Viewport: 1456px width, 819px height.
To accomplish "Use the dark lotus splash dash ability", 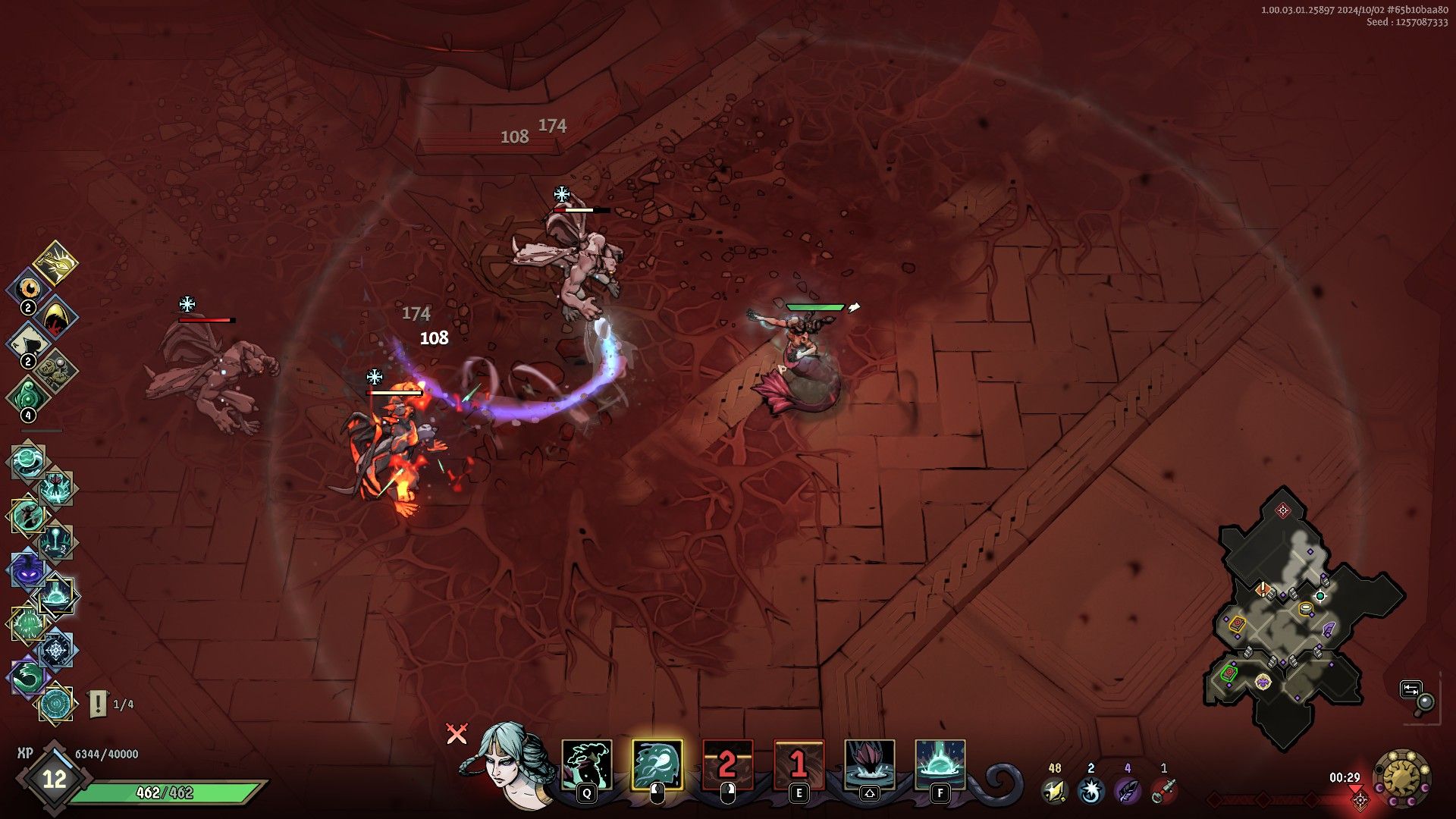I will coord(869,764).
